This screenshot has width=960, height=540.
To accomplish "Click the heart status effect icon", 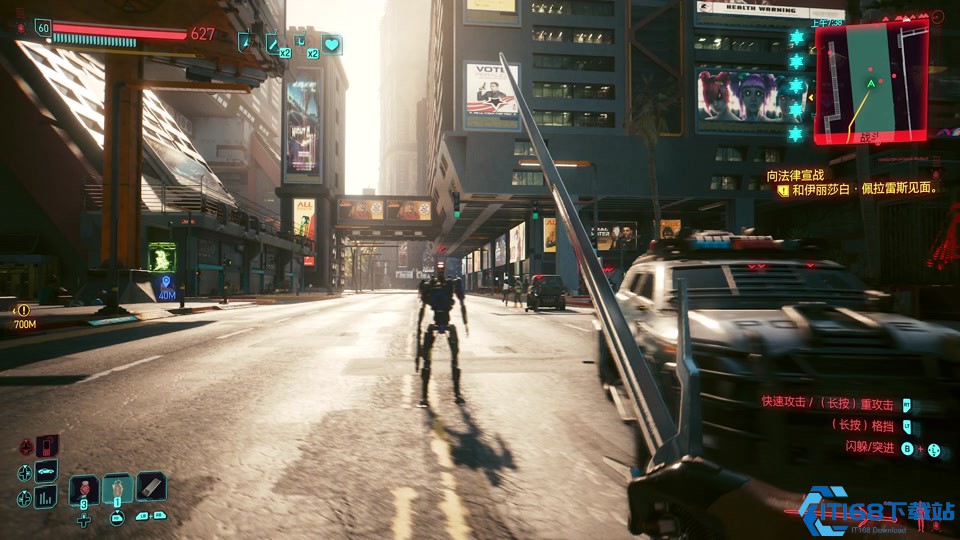I will (331, 44).
